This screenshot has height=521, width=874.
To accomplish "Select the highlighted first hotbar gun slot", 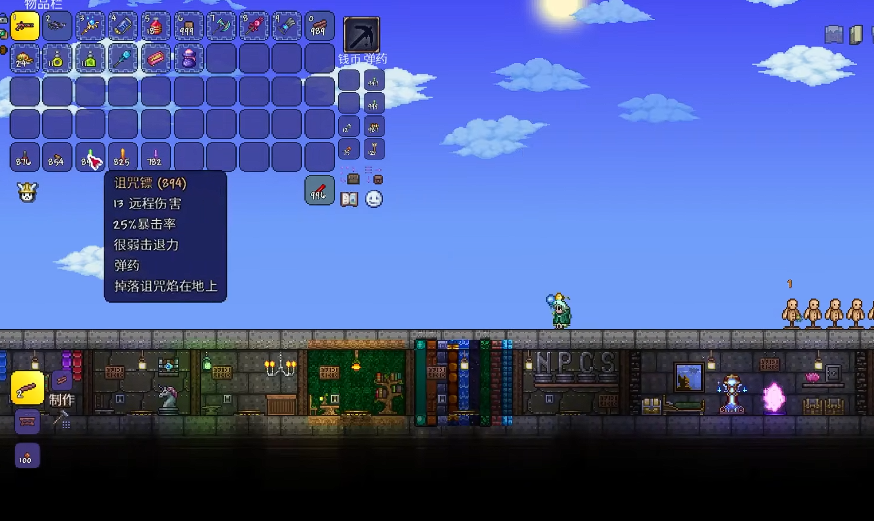I will pos(25,26).
